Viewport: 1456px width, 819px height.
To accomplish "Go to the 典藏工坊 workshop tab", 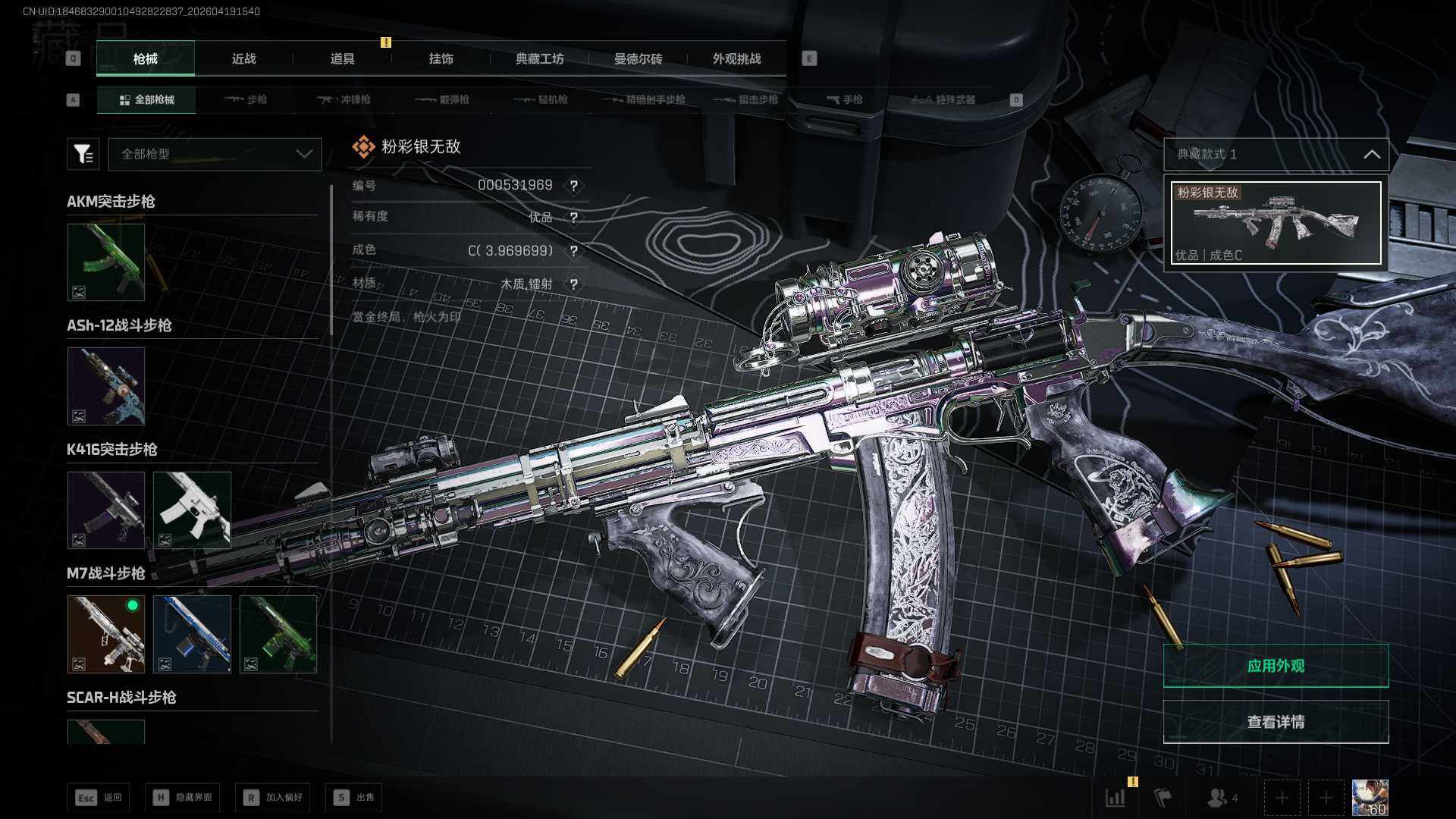I will pos(539,59).
